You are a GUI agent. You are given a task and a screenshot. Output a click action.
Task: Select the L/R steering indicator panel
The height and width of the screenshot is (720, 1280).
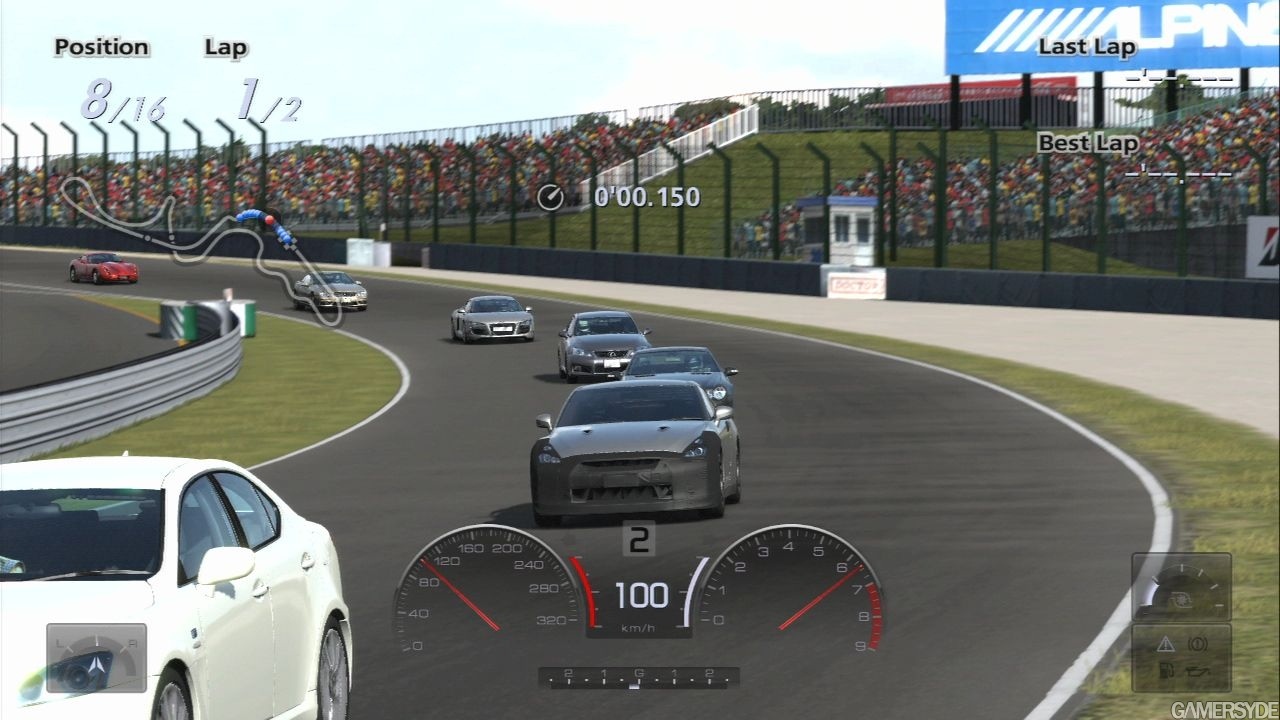tap(96, 657)
